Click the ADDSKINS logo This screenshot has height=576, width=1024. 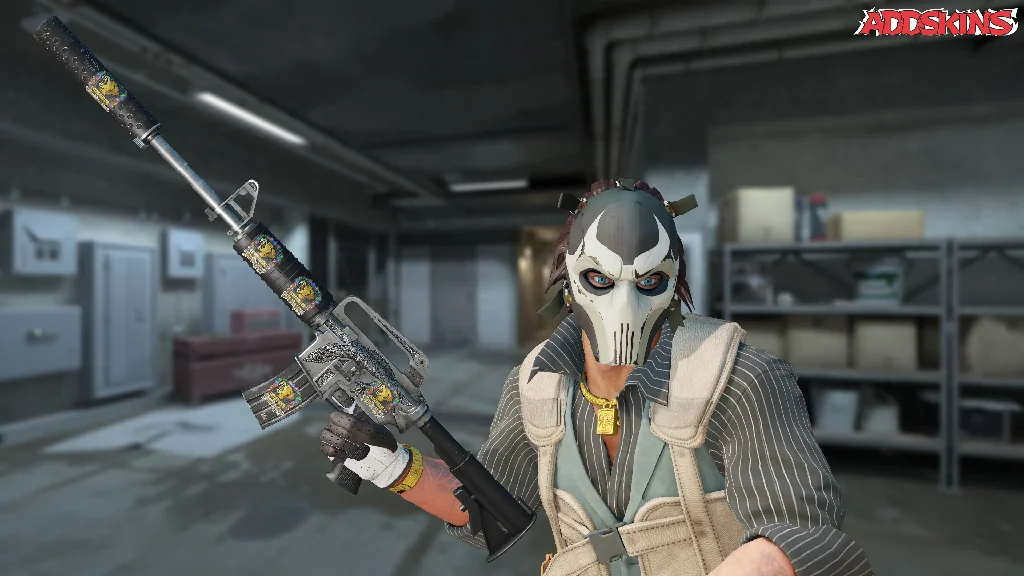(935, 22)
